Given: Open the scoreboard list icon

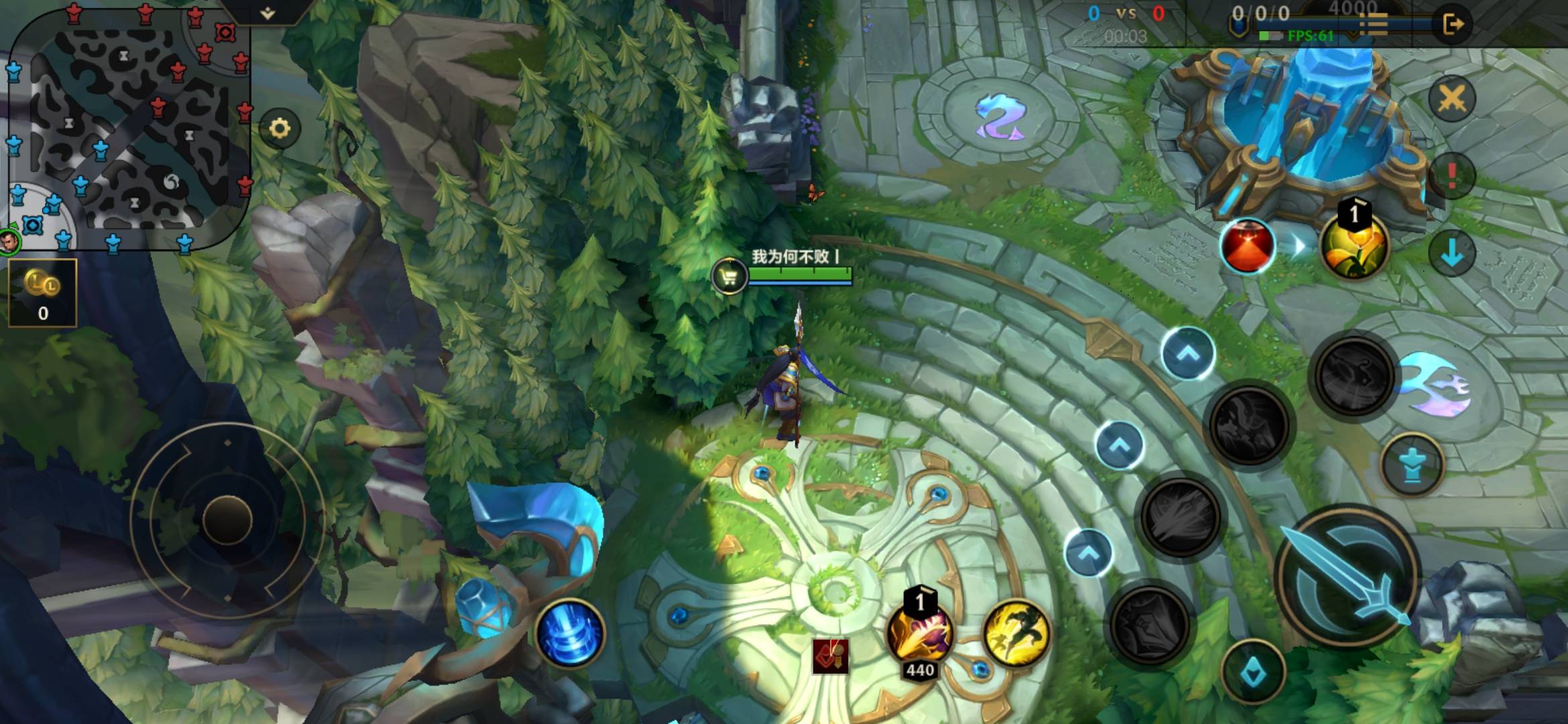Looking at the screenshot, I should 1374,25.
